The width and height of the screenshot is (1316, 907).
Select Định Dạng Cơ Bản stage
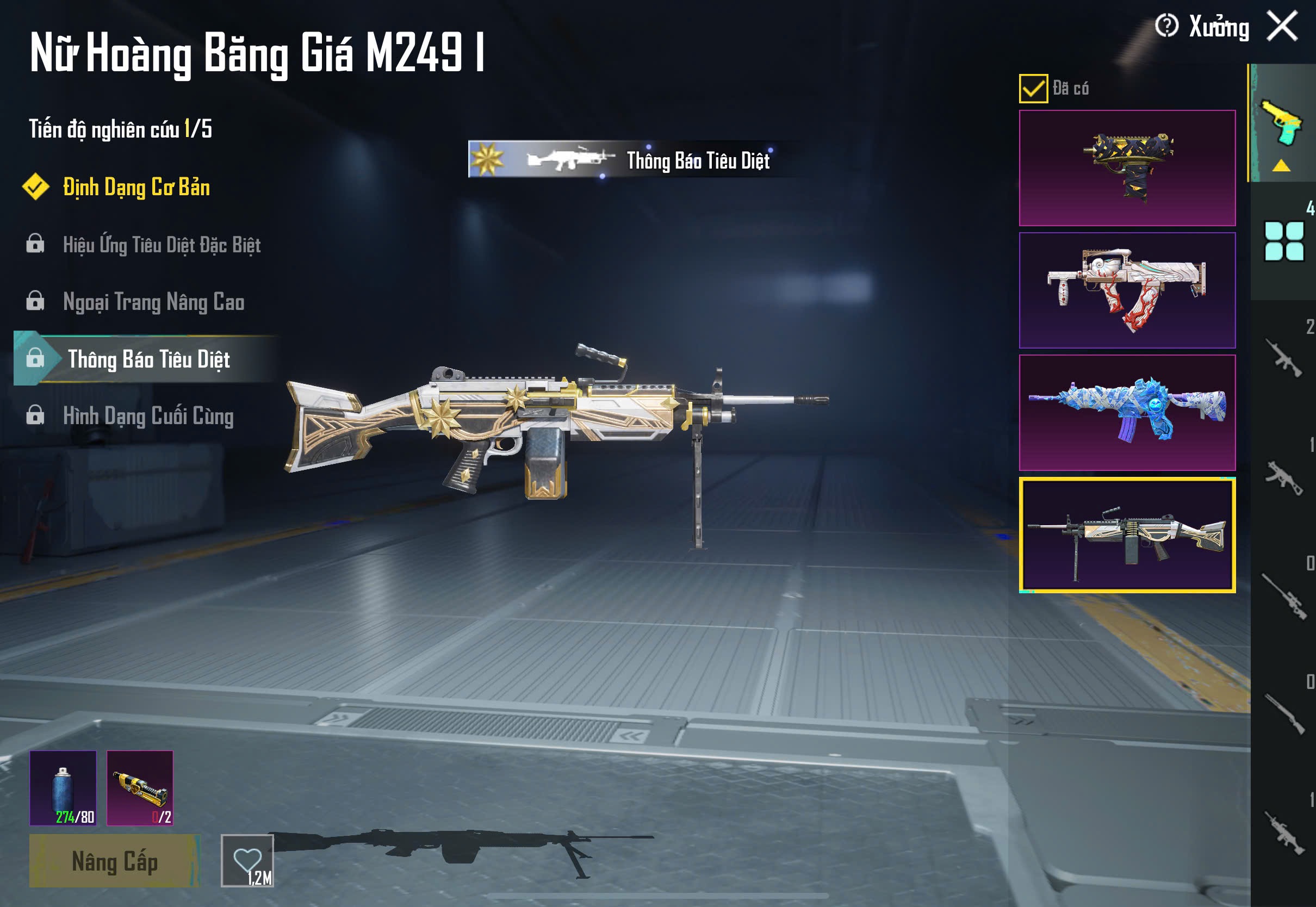[136, 188]
